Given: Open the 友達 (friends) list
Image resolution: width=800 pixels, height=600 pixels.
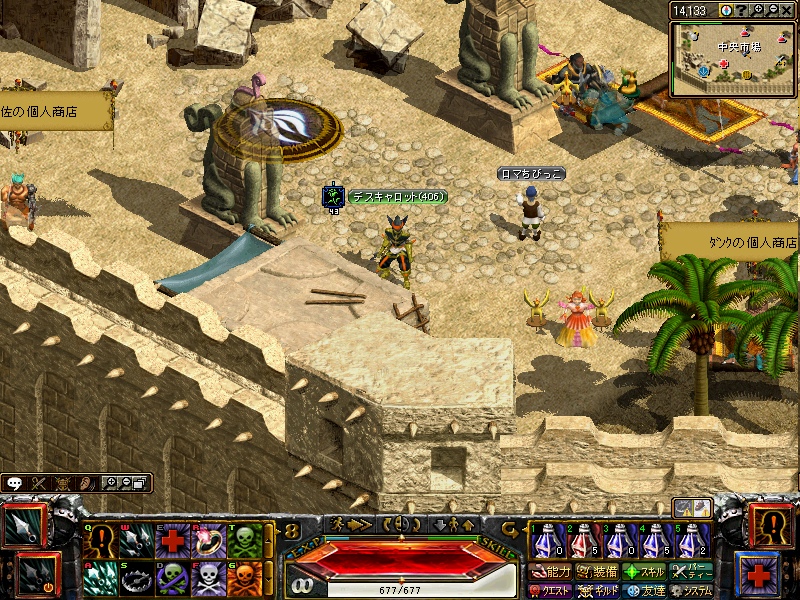Looking at the screenshot, I should [645, 591].
